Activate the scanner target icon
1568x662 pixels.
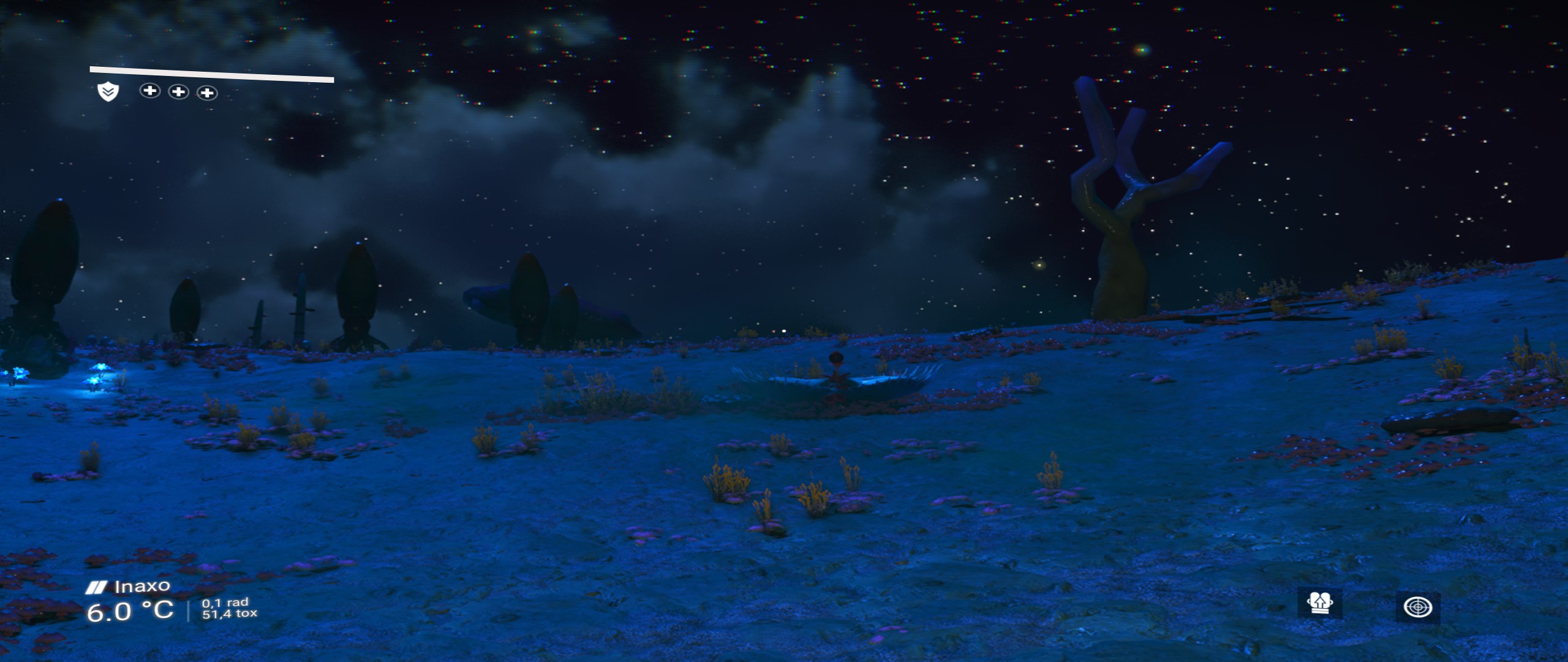click(1417, 607)
